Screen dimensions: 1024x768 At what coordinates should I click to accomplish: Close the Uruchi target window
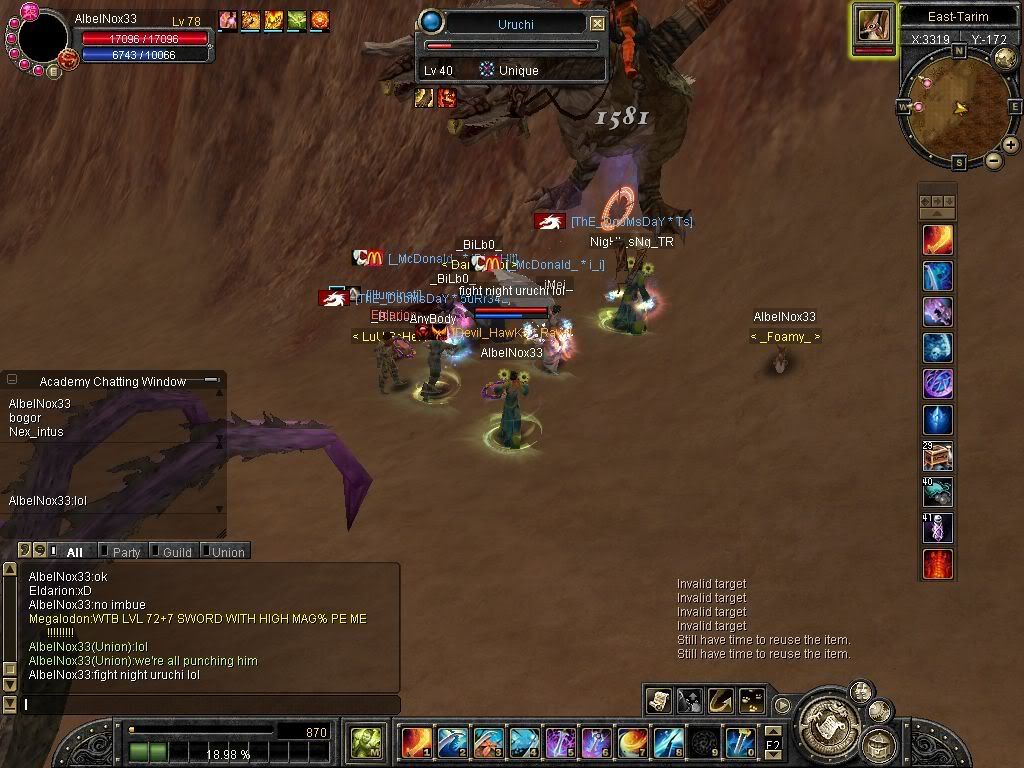597,23
